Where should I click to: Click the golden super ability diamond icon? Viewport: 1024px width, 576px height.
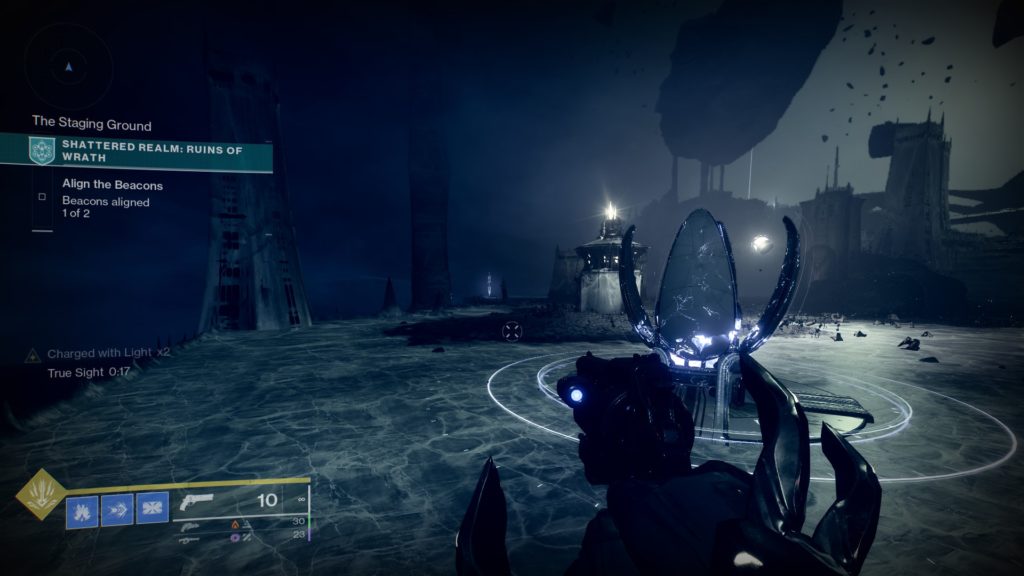(41, 494)
